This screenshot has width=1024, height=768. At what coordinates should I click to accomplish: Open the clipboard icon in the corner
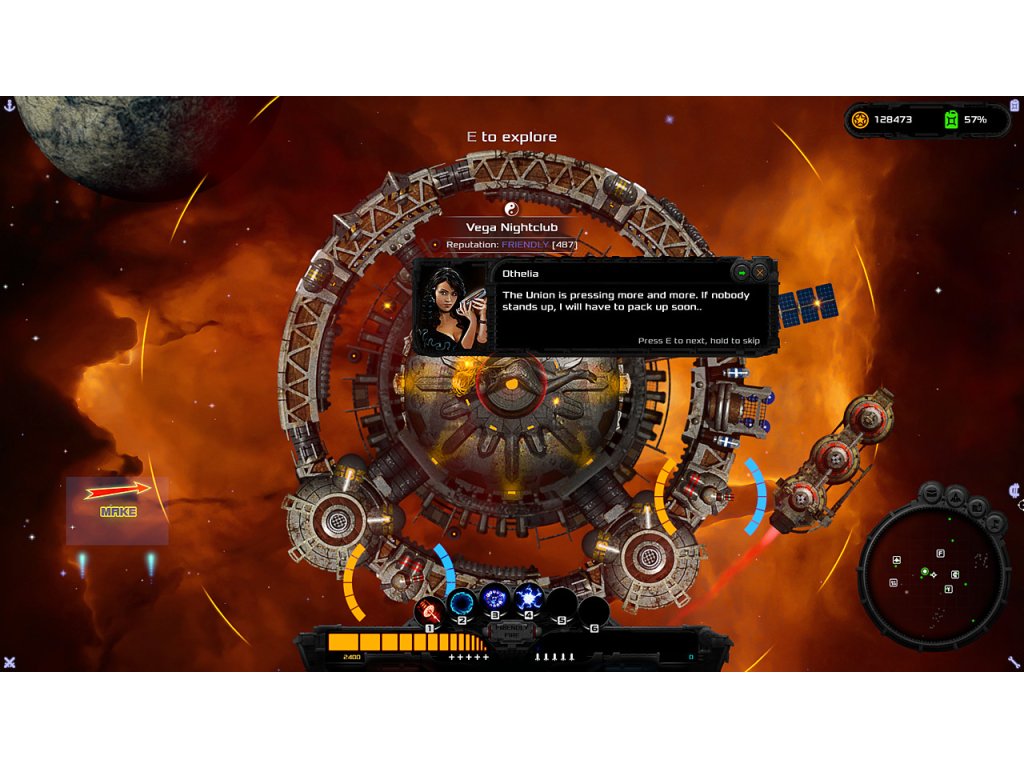(x=1015, y=105)
